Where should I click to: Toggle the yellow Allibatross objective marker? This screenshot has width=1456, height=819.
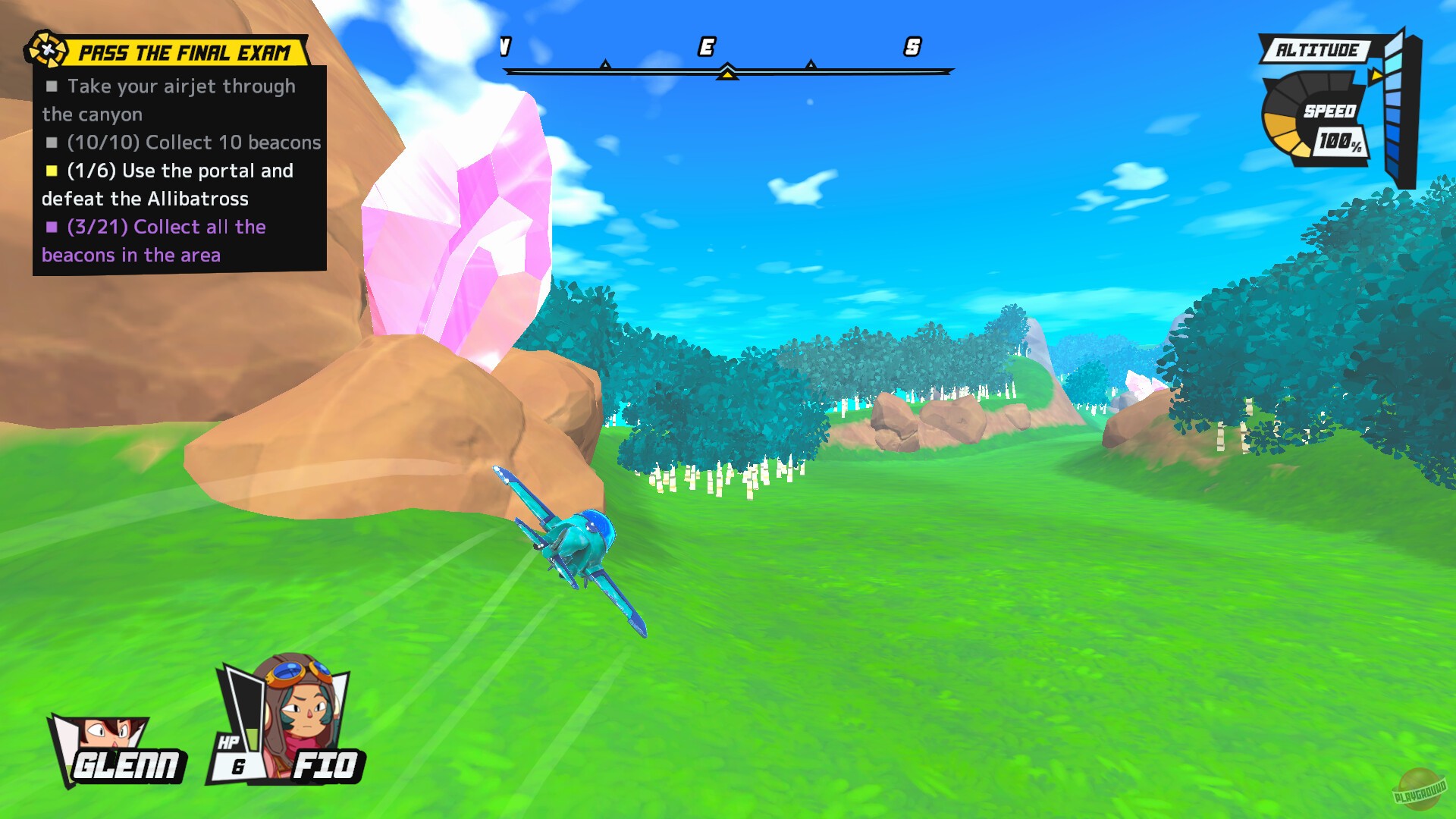[x=51, y=171]
